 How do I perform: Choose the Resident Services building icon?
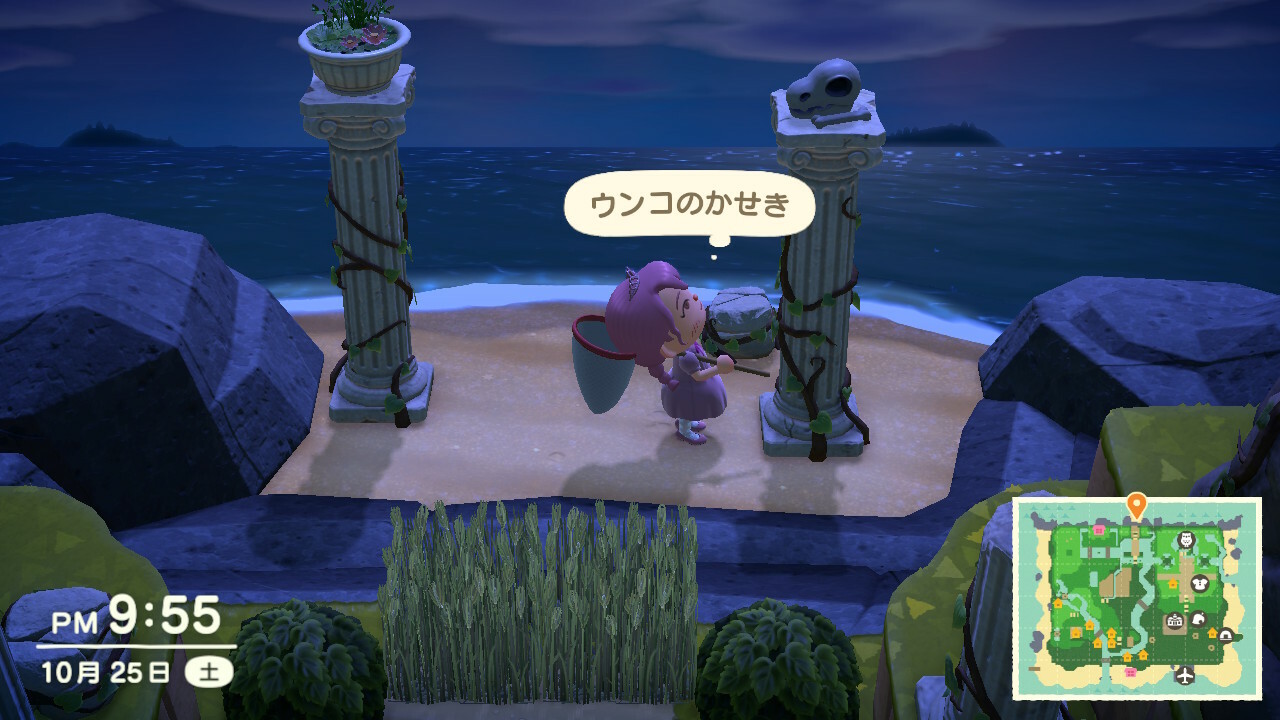(1175, 622)
